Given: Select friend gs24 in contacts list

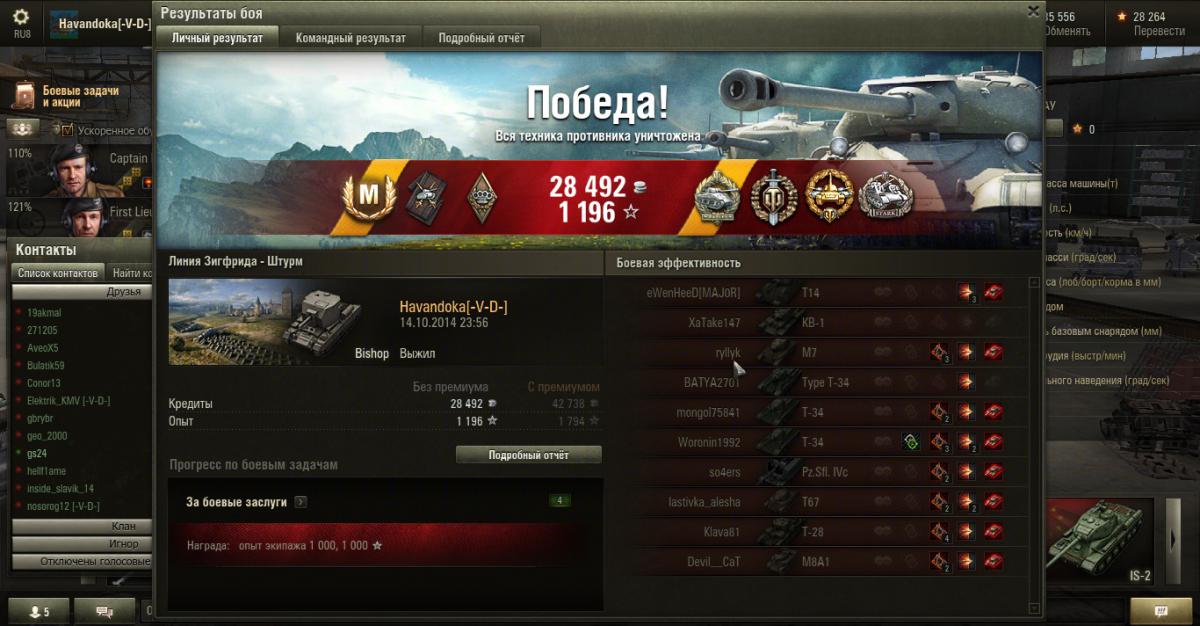Looking at the screenshot, I should click(38, 453).
